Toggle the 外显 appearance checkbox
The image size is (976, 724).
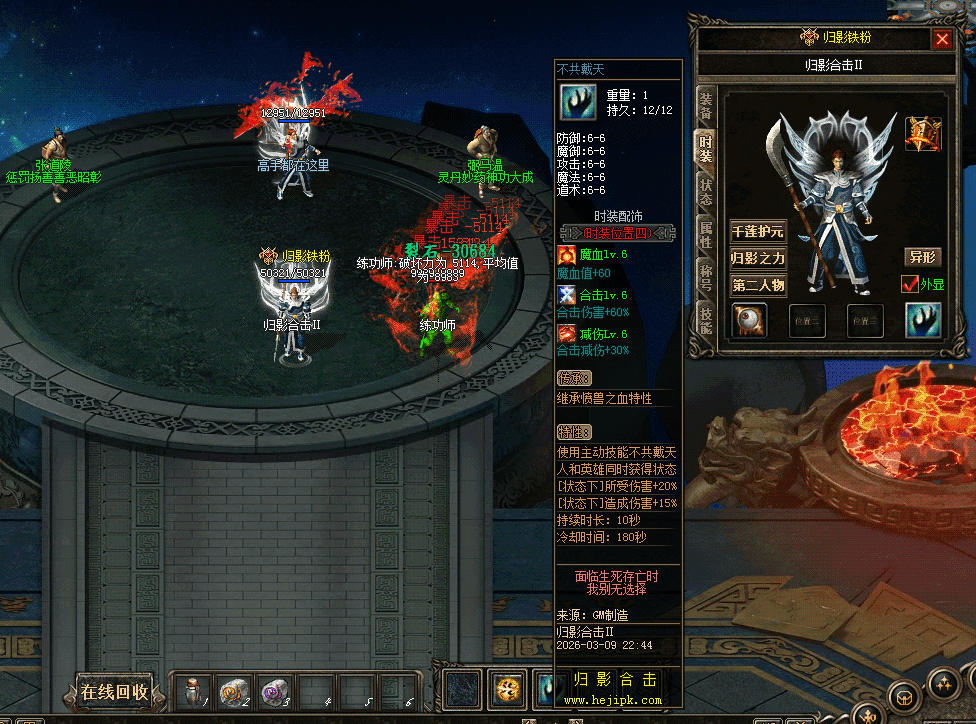click(910, 284)
